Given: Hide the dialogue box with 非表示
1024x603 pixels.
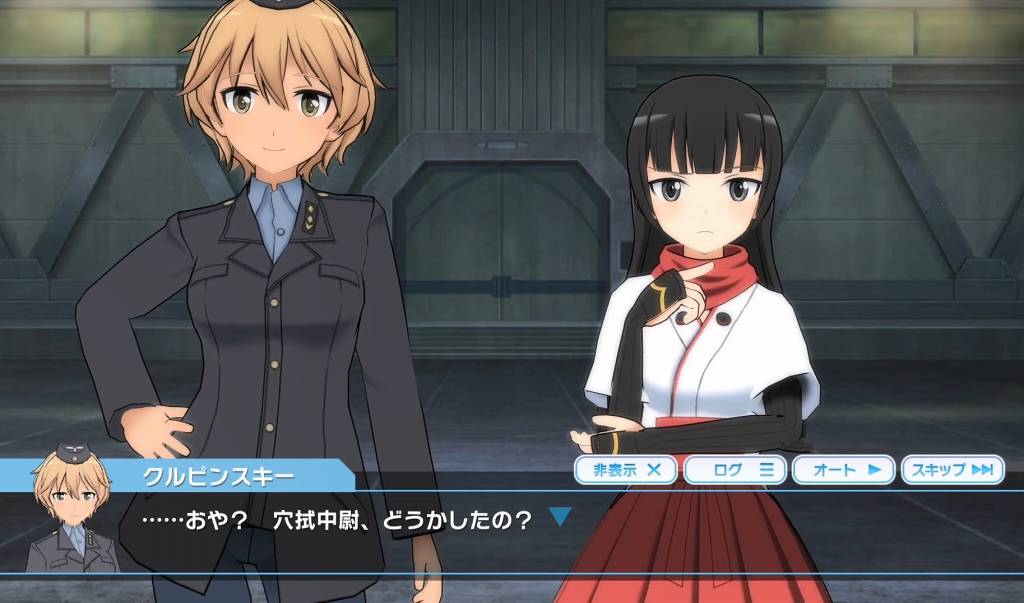Looking at the screenshot, I should 627,469.
